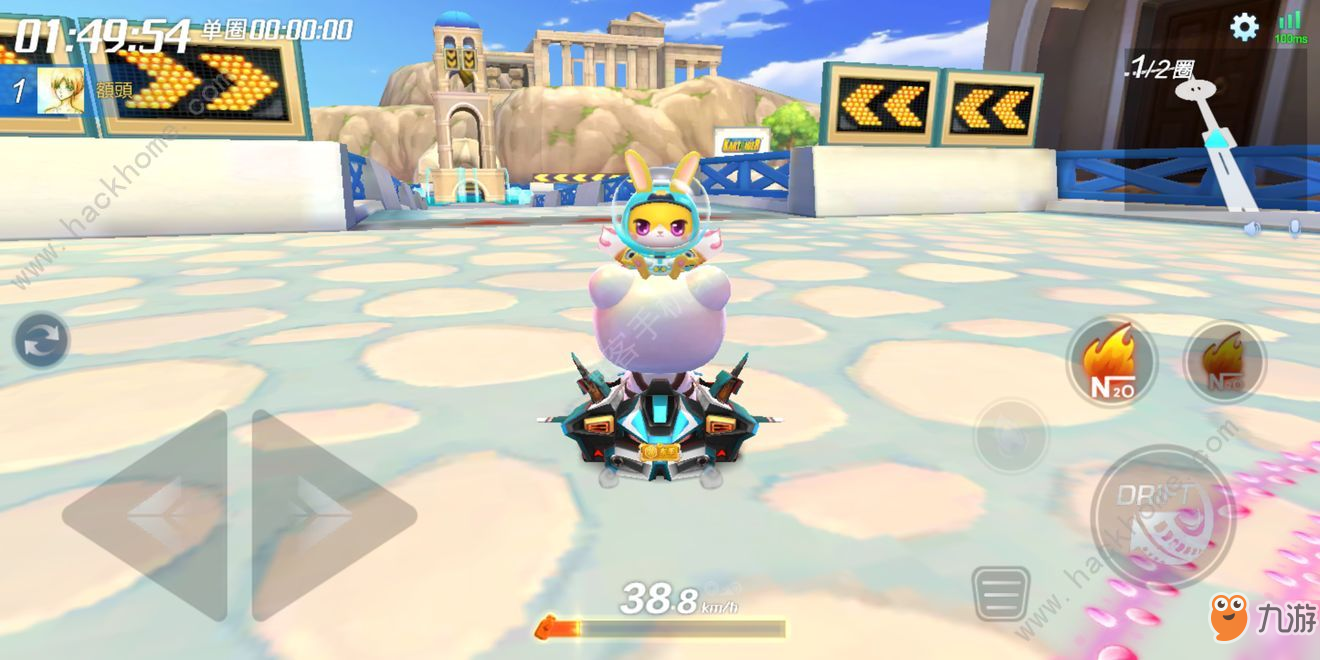Toggle the speaker sound icon
1320x660 pixels.
coord(1252,228)
